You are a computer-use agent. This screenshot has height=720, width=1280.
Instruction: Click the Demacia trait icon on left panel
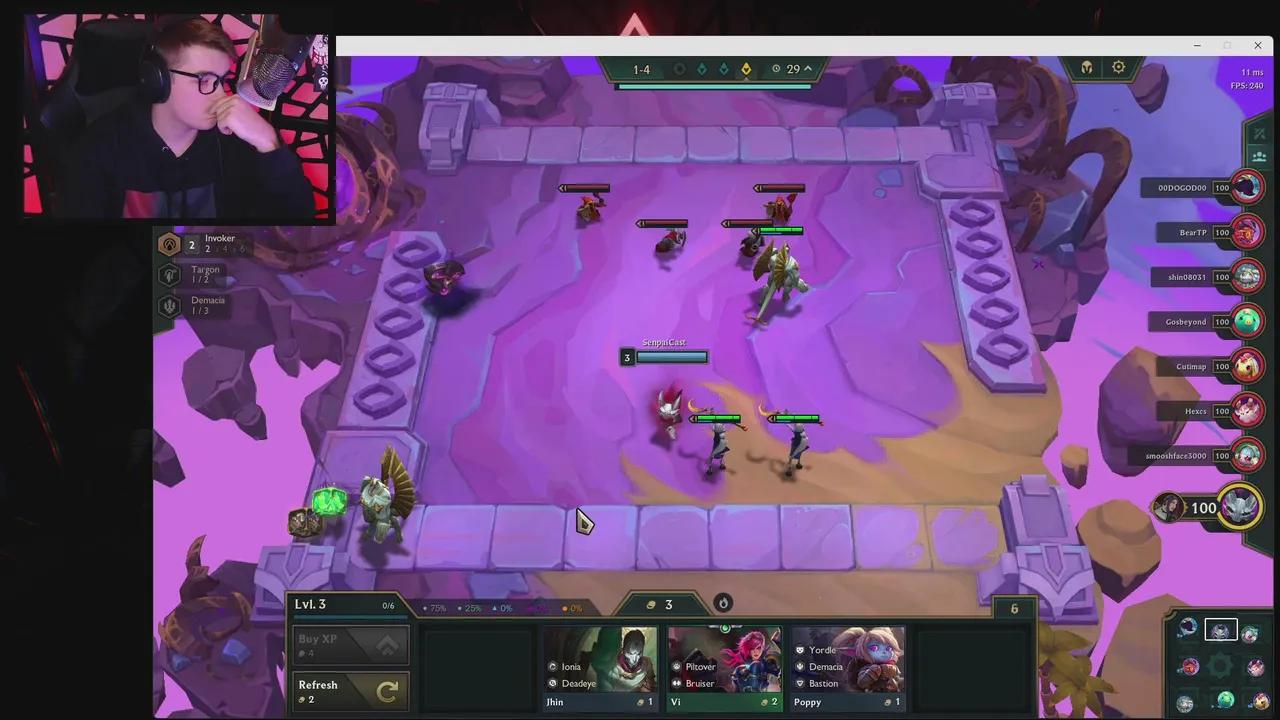click(x=170, y=305)
